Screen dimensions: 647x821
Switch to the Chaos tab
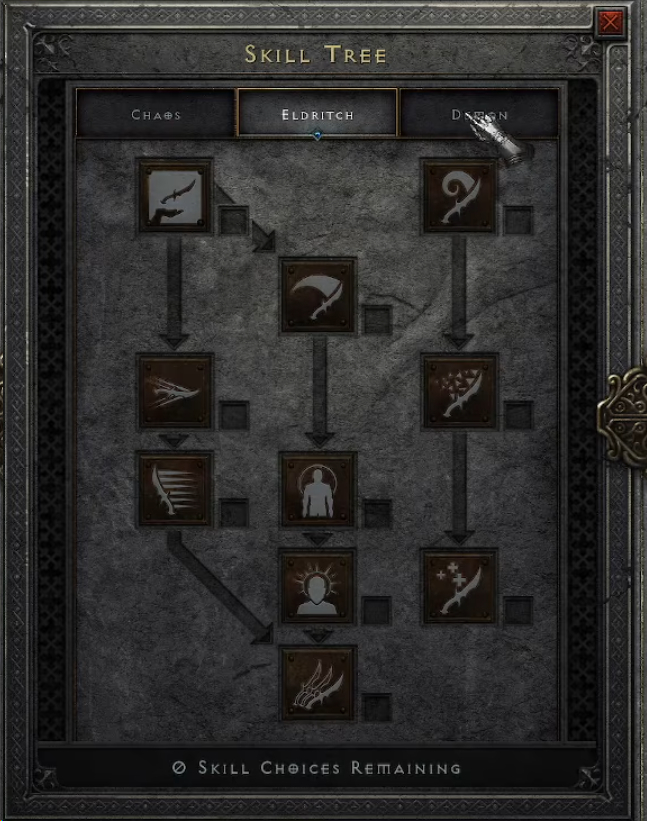click(156, 114)
